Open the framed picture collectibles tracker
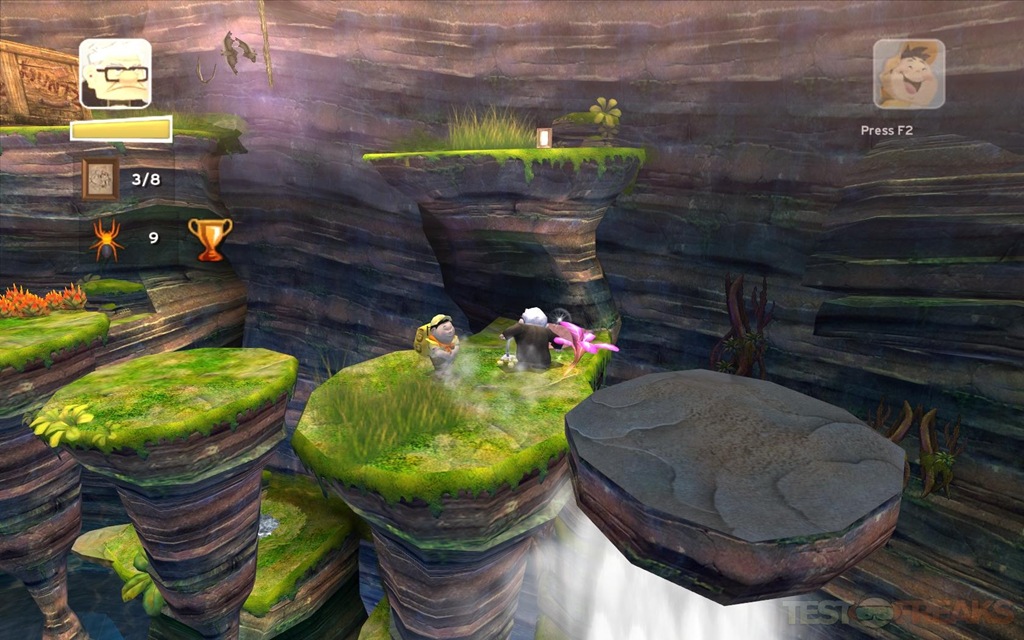Screen dimensions: 1024x640 pyautogui.click(x=100, y=179)
